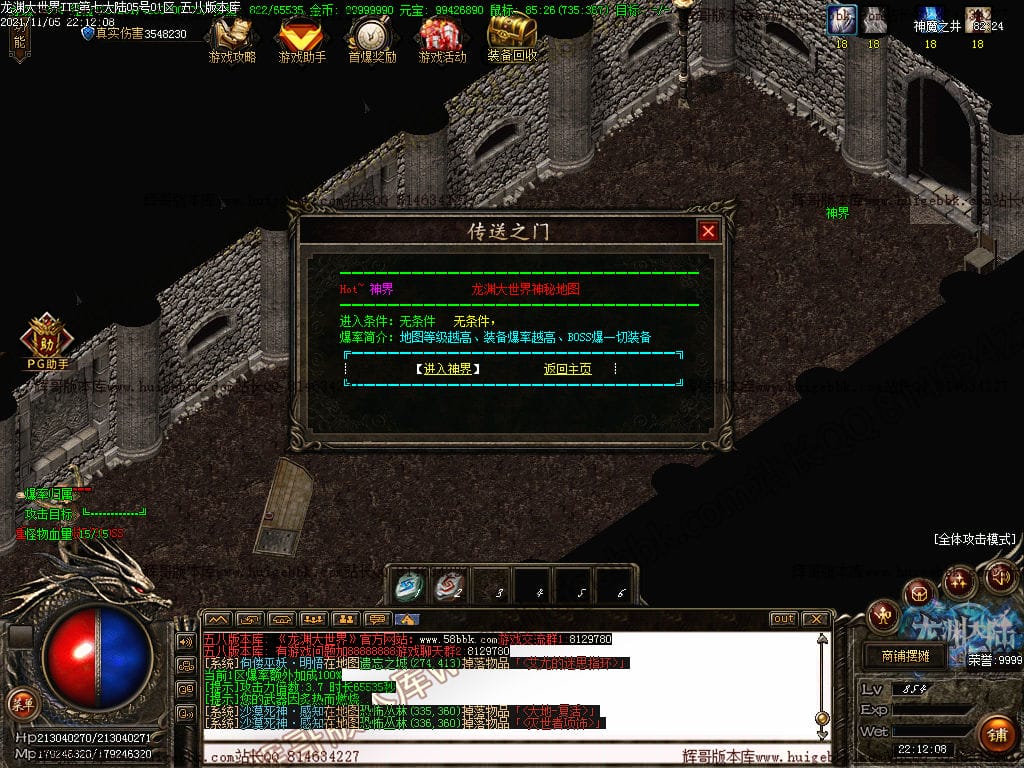Open the bag cube icon
Viewport: 1024px width, 768px height.
[x=921, y=594]
